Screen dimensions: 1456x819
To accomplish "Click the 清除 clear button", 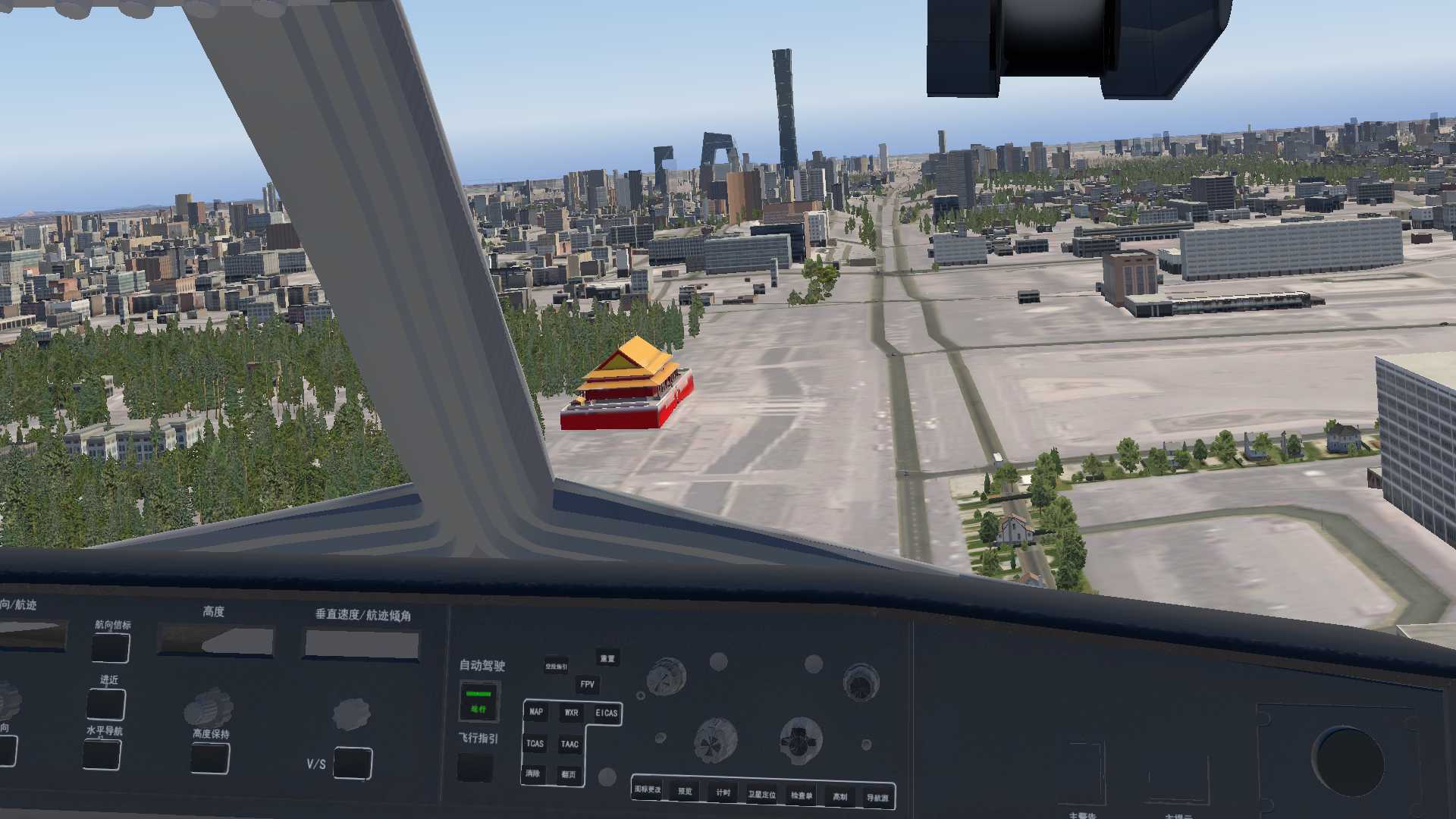I will pyautogui.click(x=533, y=773).
